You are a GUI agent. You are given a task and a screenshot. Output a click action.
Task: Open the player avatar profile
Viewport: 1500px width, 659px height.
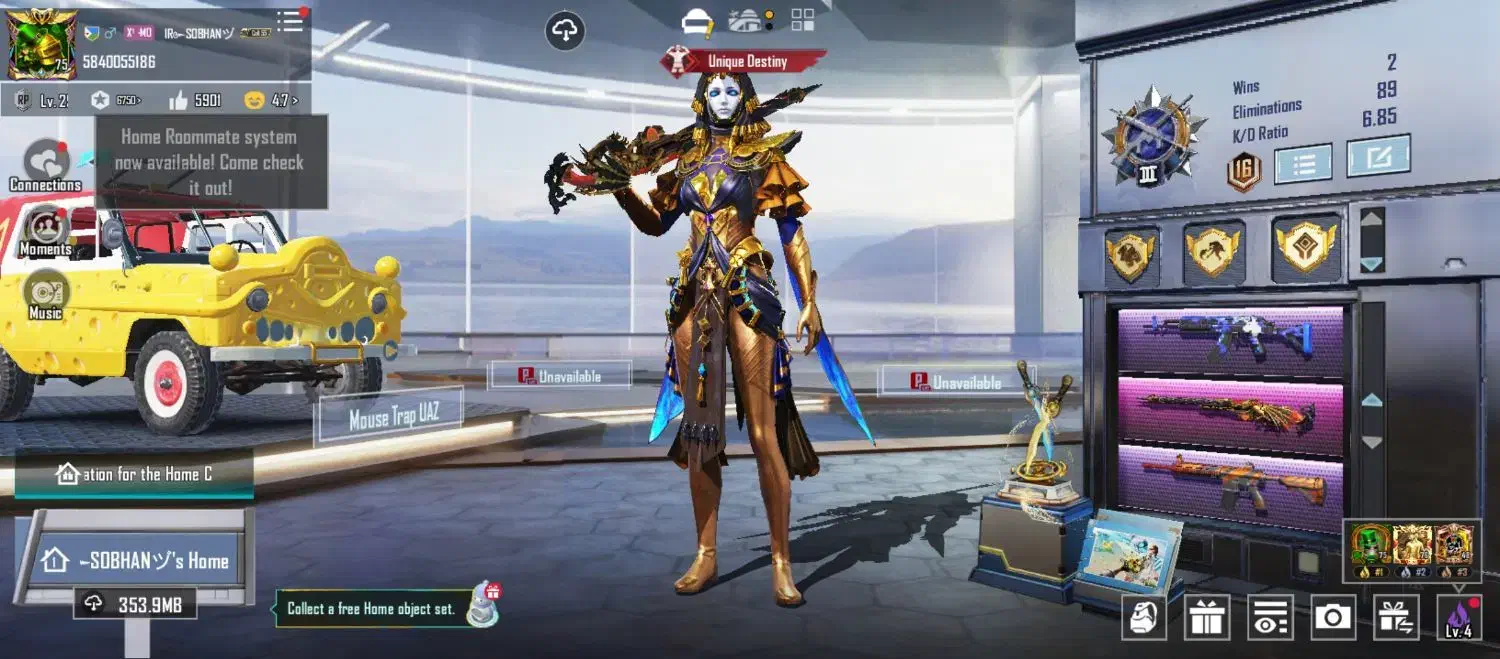[x=42, y=43]
